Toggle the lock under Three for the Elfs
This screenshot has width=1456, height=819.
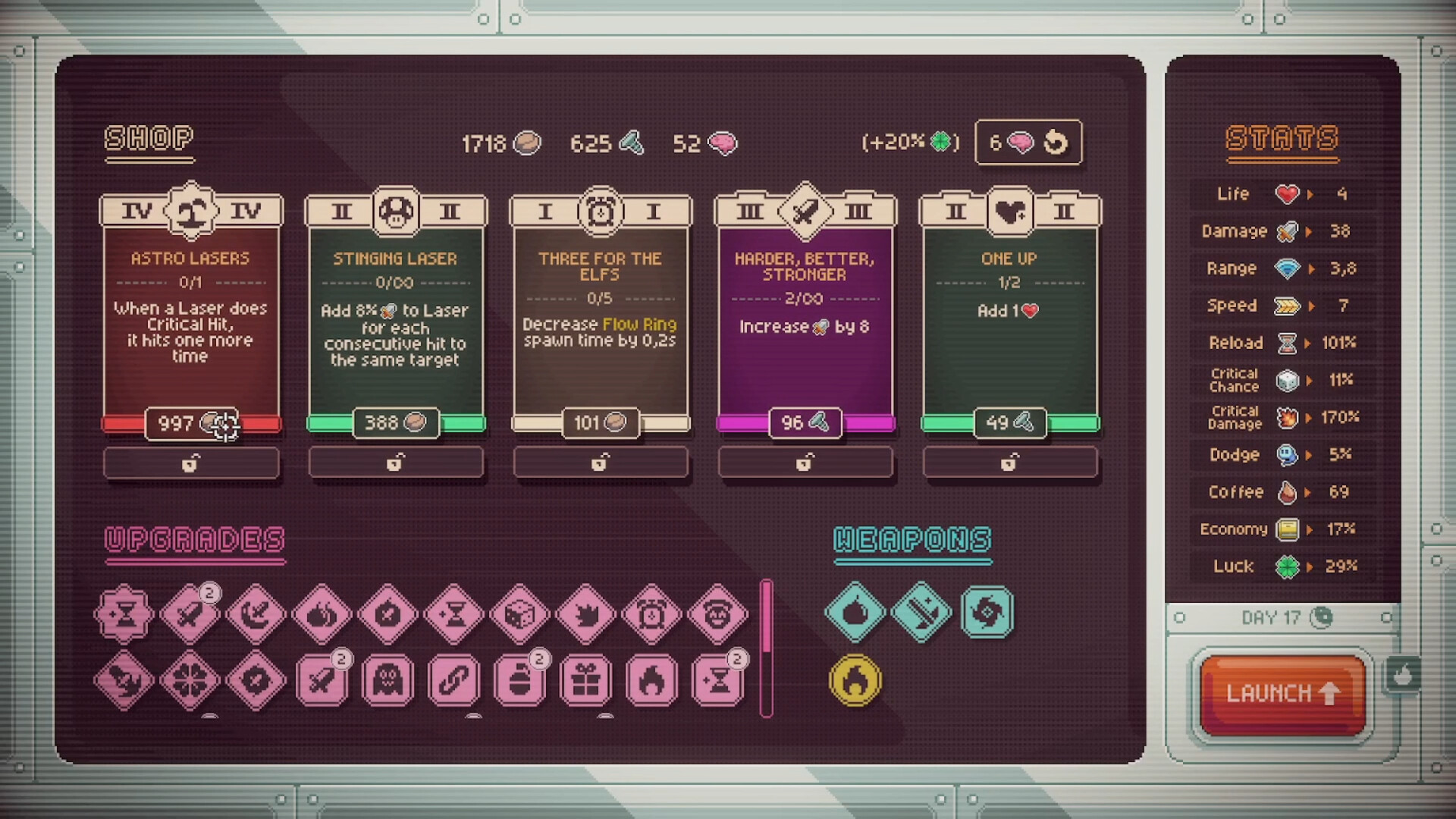600,463
